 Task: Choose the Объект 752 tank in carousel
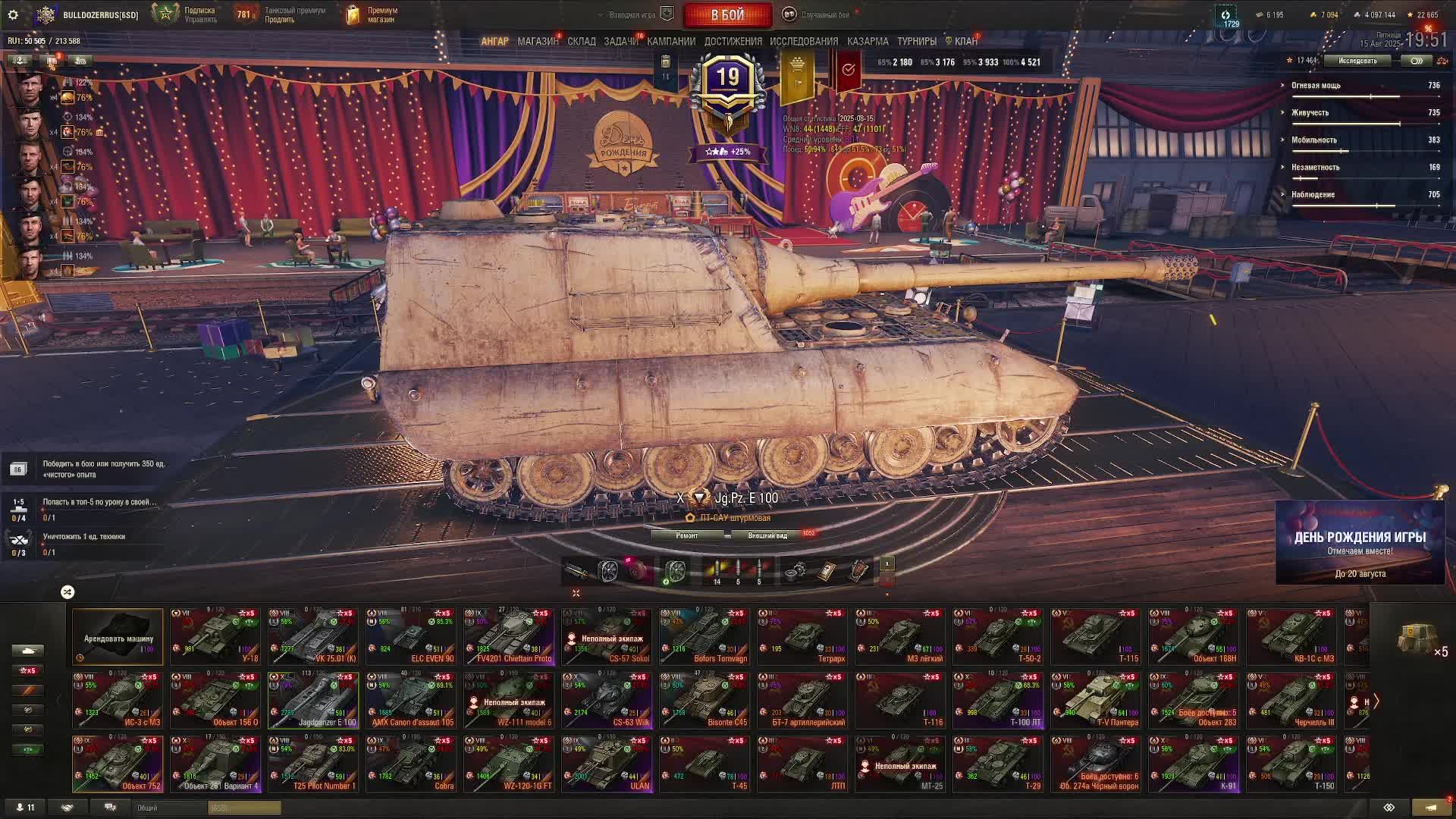[118, 764]
